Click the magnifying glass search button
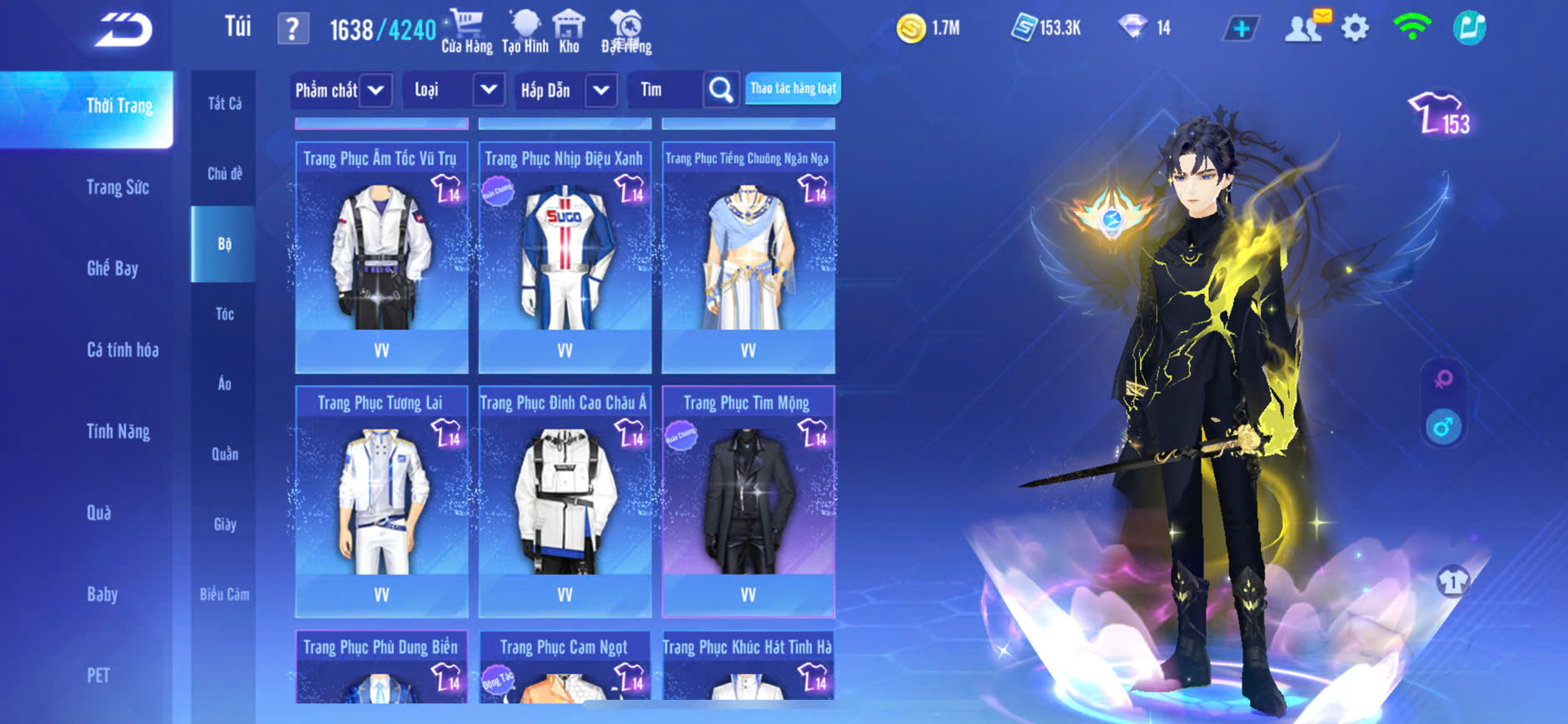Image resolution: width=1568 pixels, height=724 pixels. [x=721, y=90]
